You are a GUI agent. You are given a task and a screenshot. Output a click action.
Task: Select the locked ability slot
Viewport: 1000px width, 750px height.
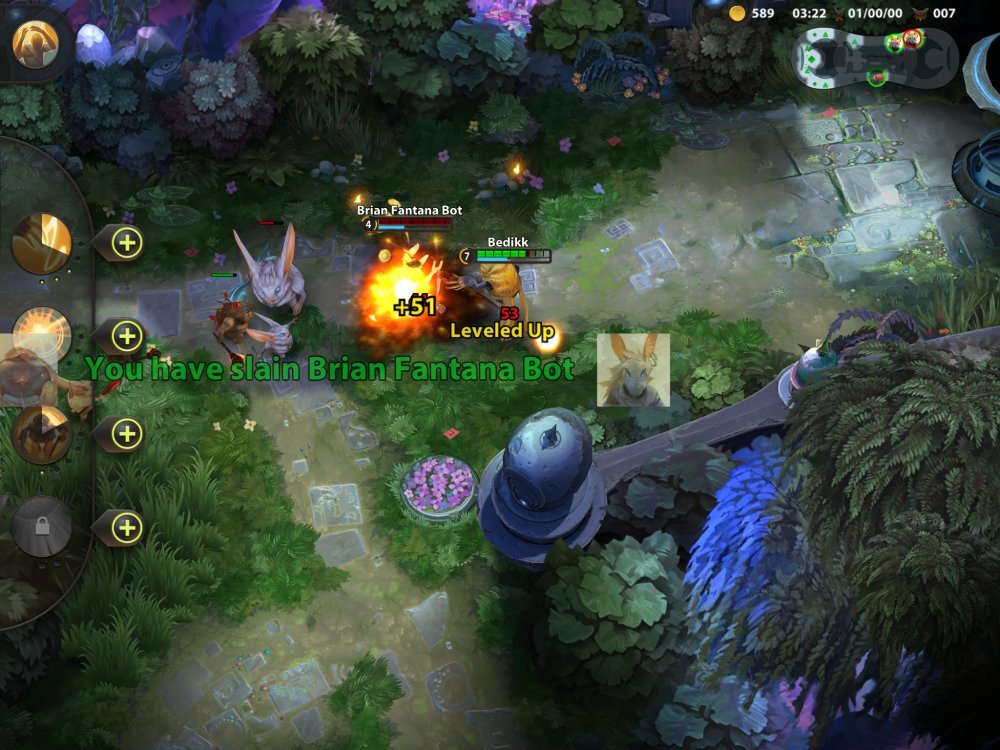pyautogui.click(x=42, y=526)
